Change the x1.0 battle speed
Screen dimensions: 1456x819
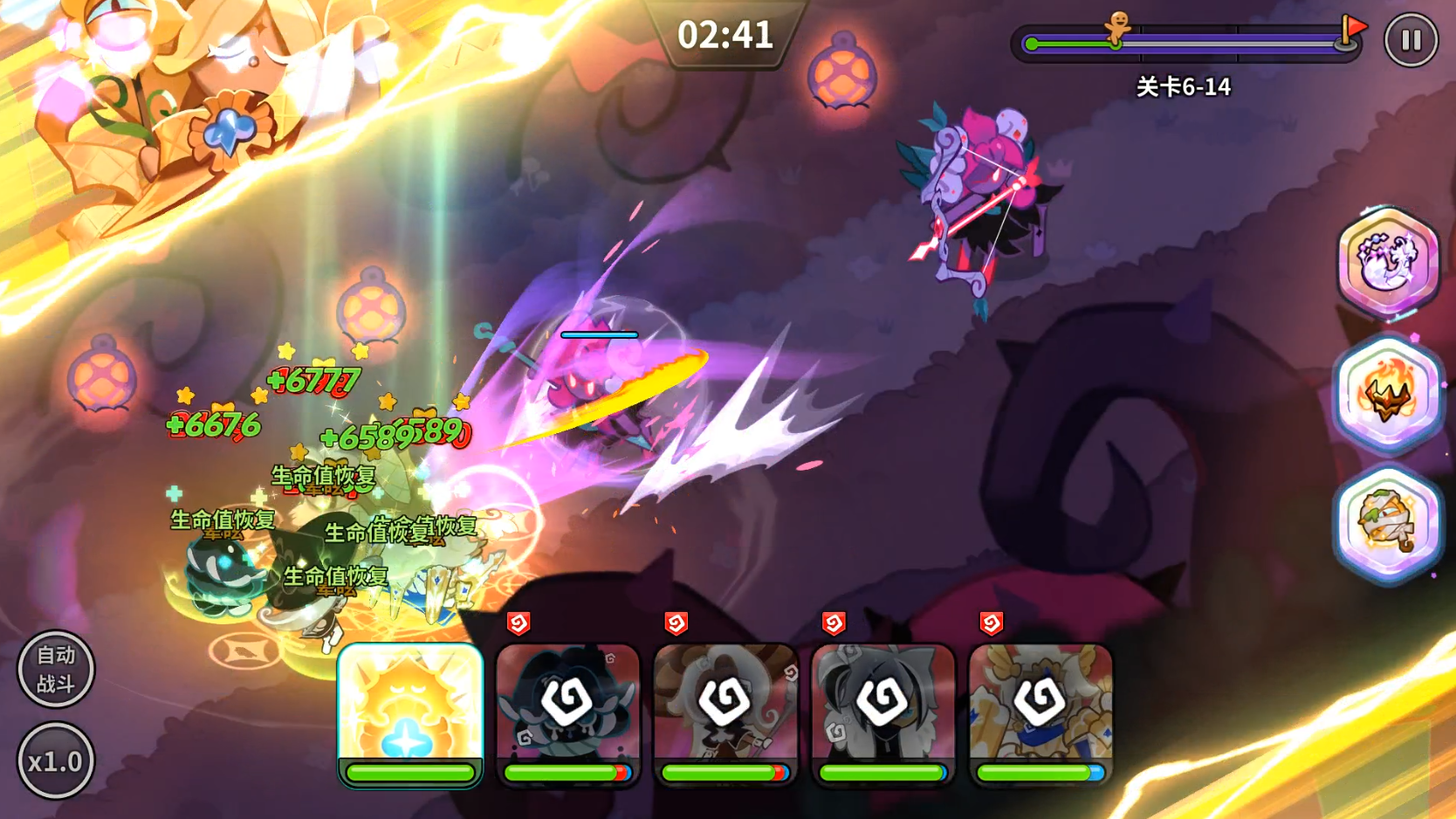[56, 761]
